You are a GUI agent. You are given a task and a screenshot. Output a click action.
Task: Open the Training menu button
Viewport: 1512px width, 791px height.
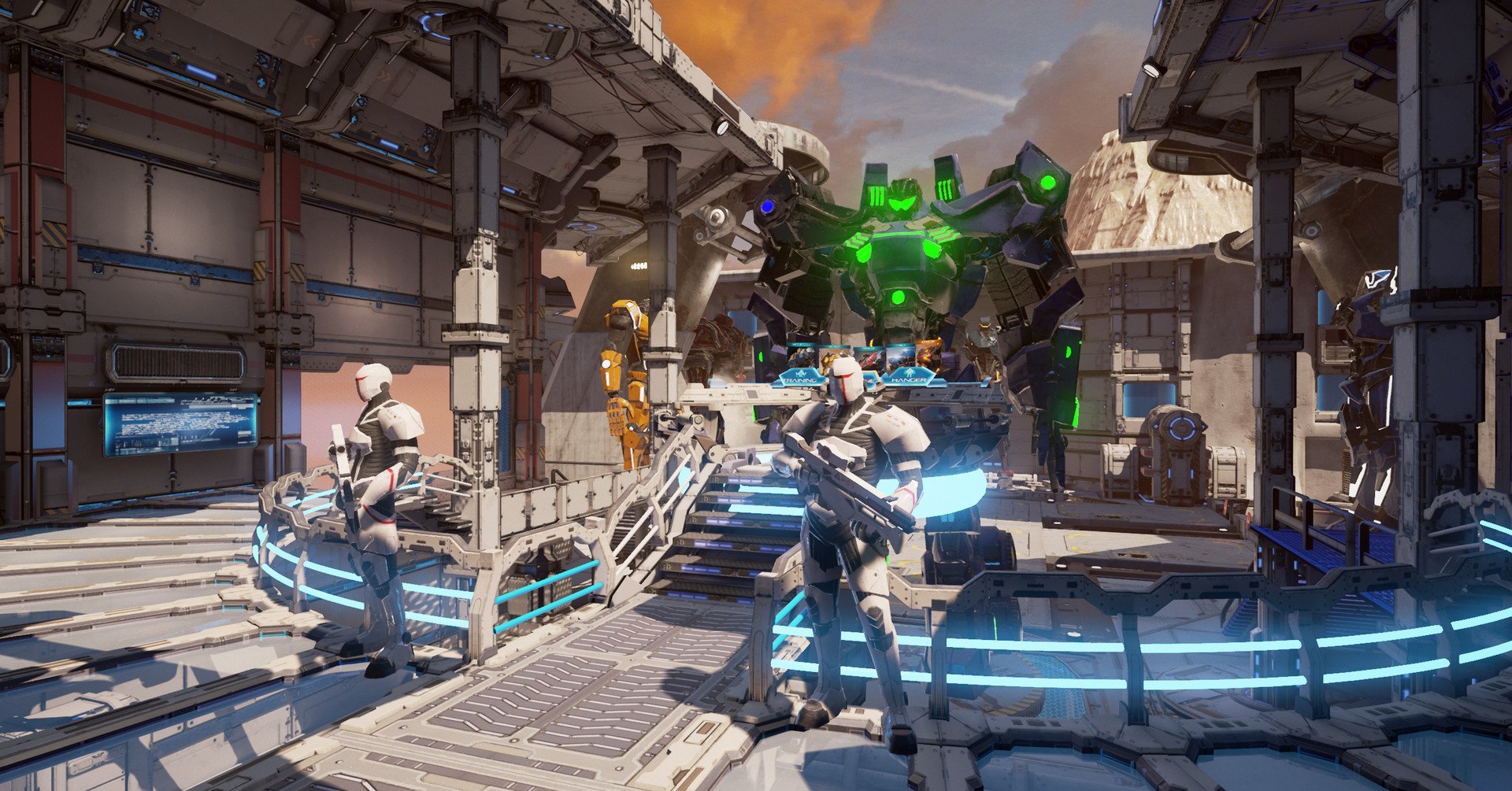[802, 380]
